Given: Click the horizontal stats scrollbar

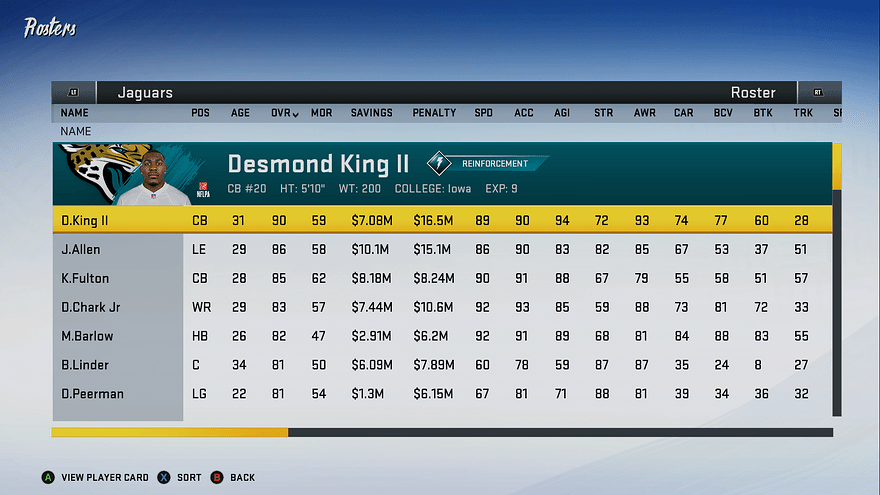Looking at the screenshot, I should tap(442, 433).
